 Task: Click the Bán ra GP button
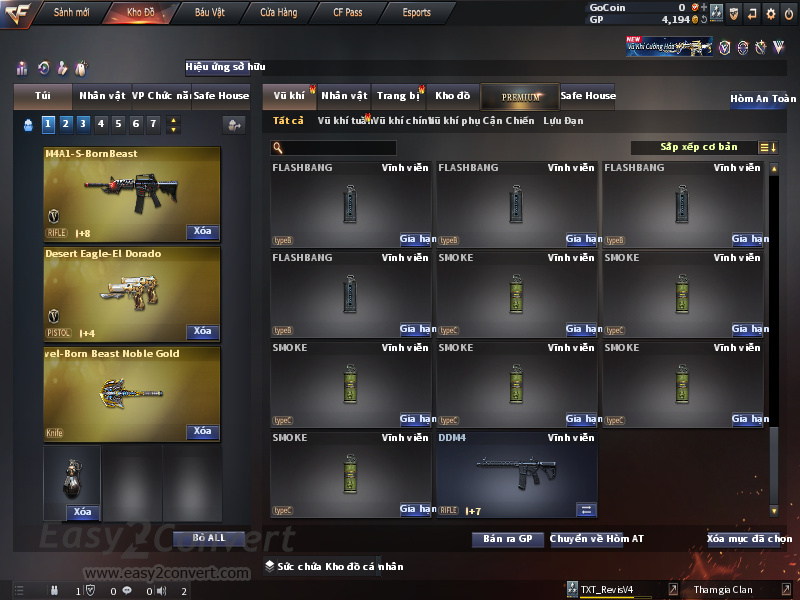(507, 539)
